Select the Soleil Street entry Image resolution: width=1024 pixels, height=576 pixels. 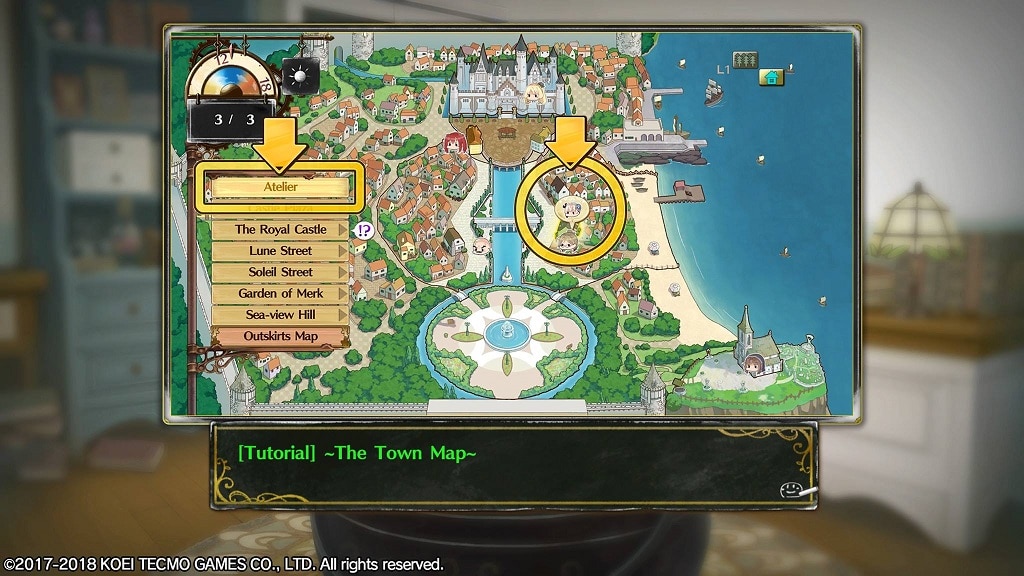pyautogui.click(x=280, y=272)
